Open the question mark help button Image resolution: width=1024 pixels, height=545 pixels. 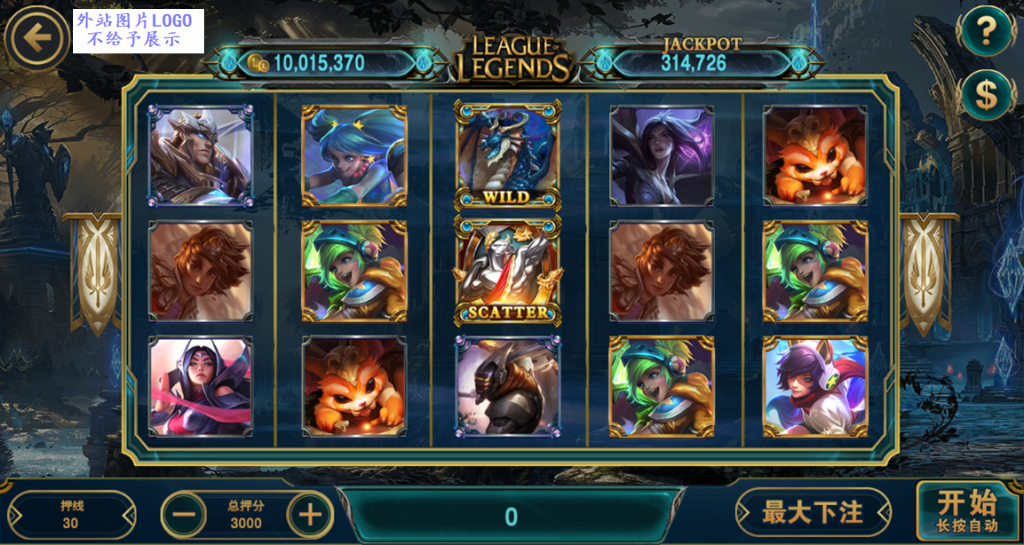click(986, 33)
